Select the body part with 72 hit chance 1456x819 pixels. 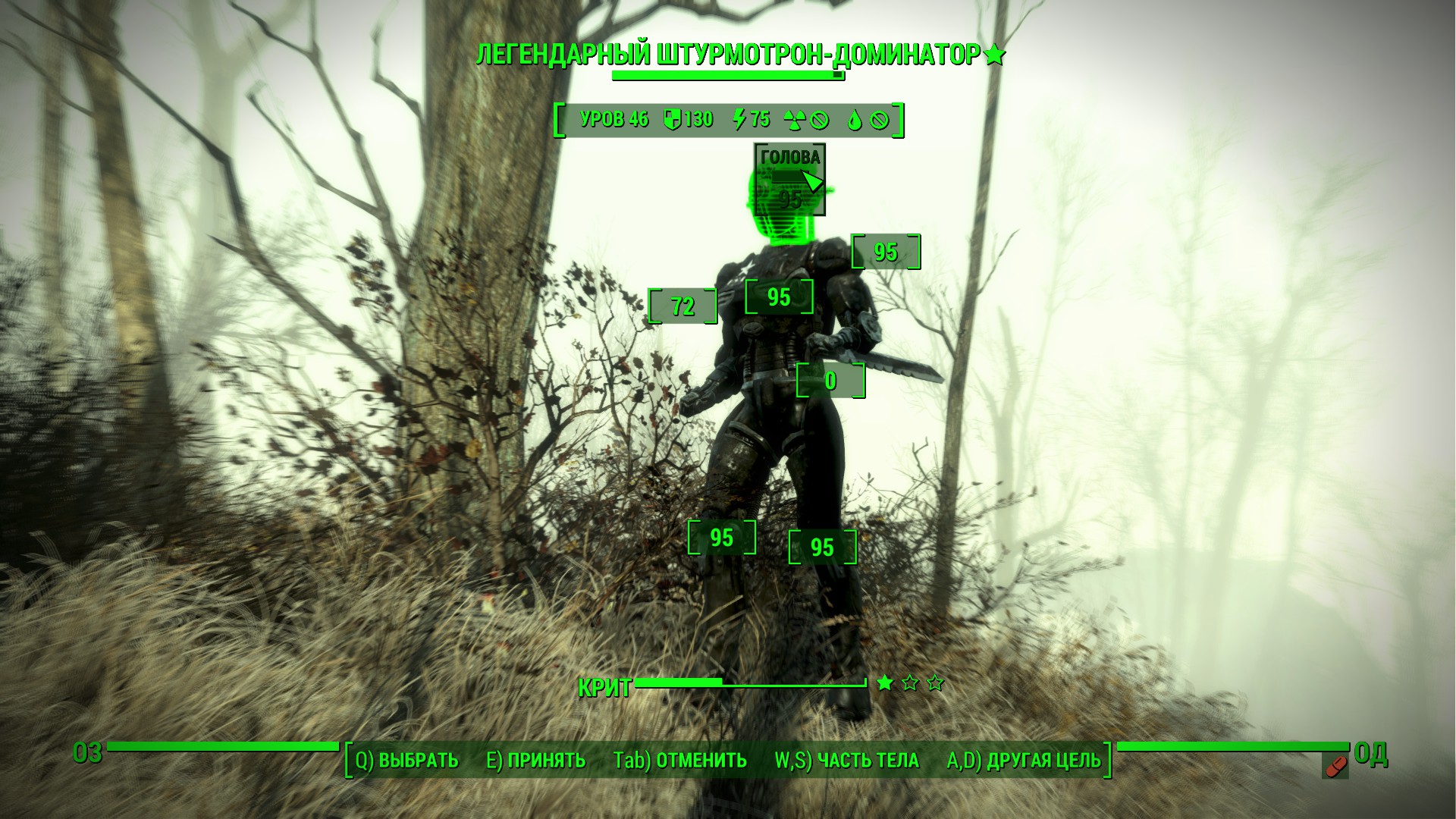tap(682, 306)
